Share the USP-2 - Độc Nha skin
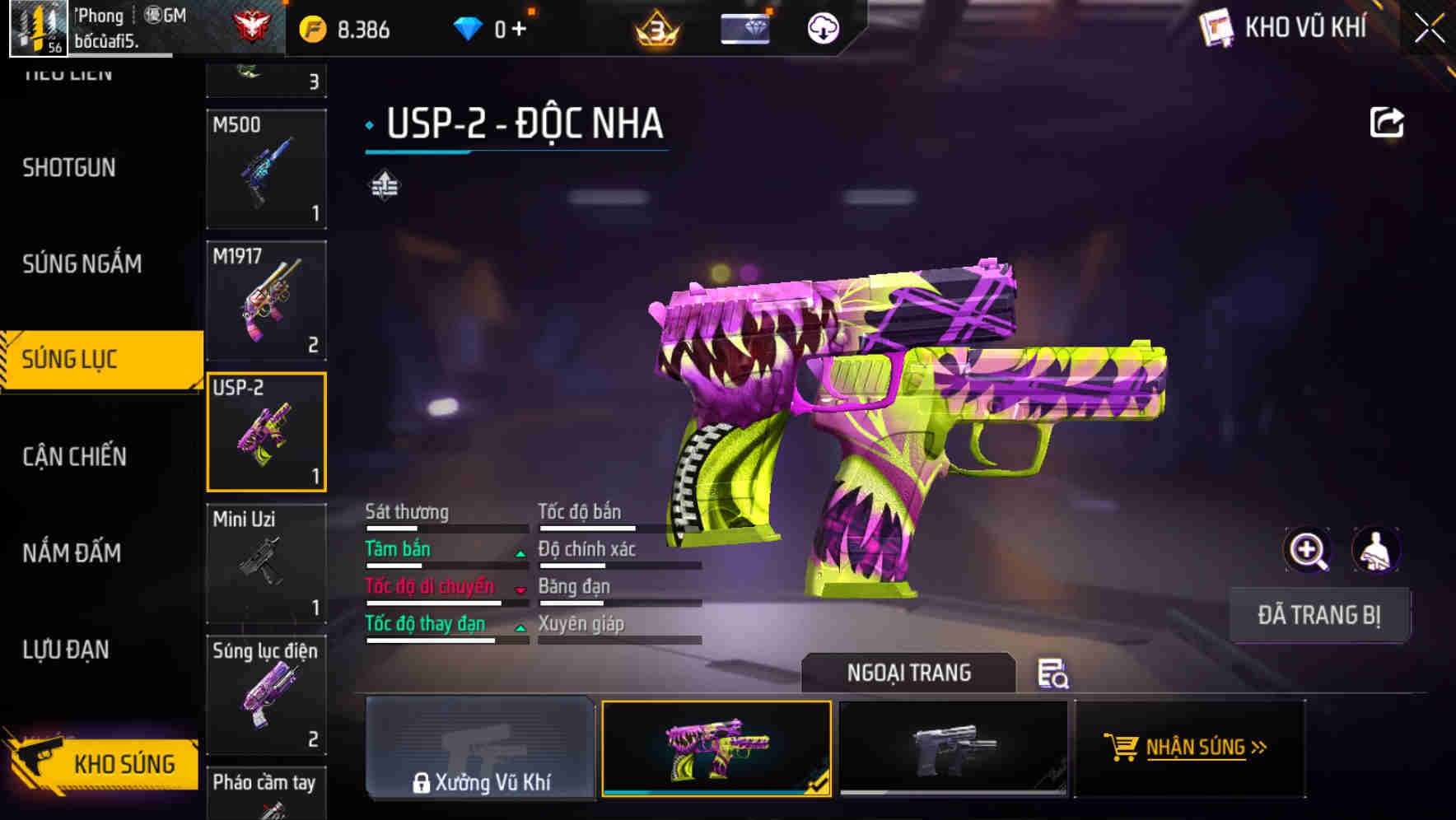 point(1388,121)
